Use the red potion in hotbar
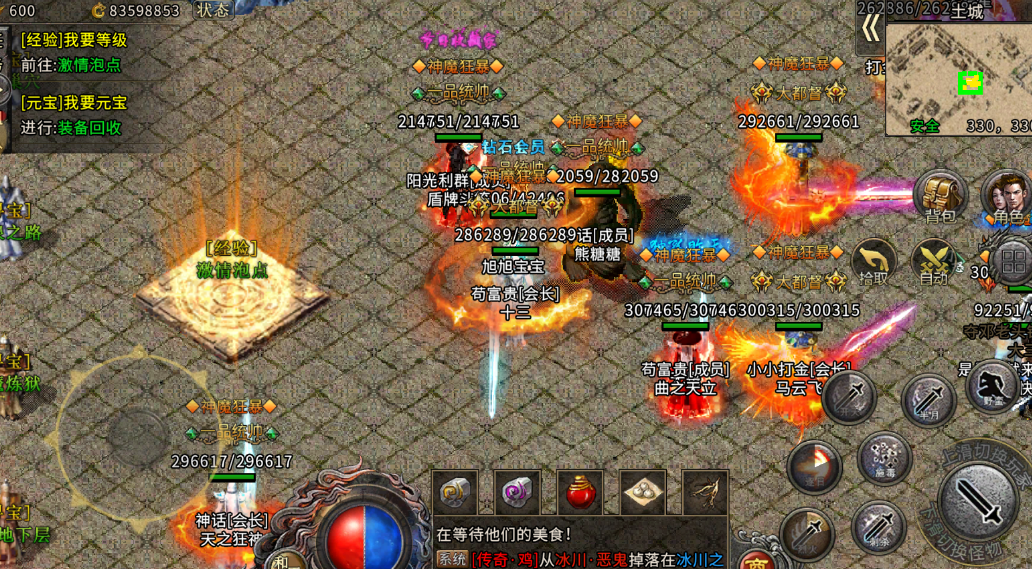 coord(580,493)
